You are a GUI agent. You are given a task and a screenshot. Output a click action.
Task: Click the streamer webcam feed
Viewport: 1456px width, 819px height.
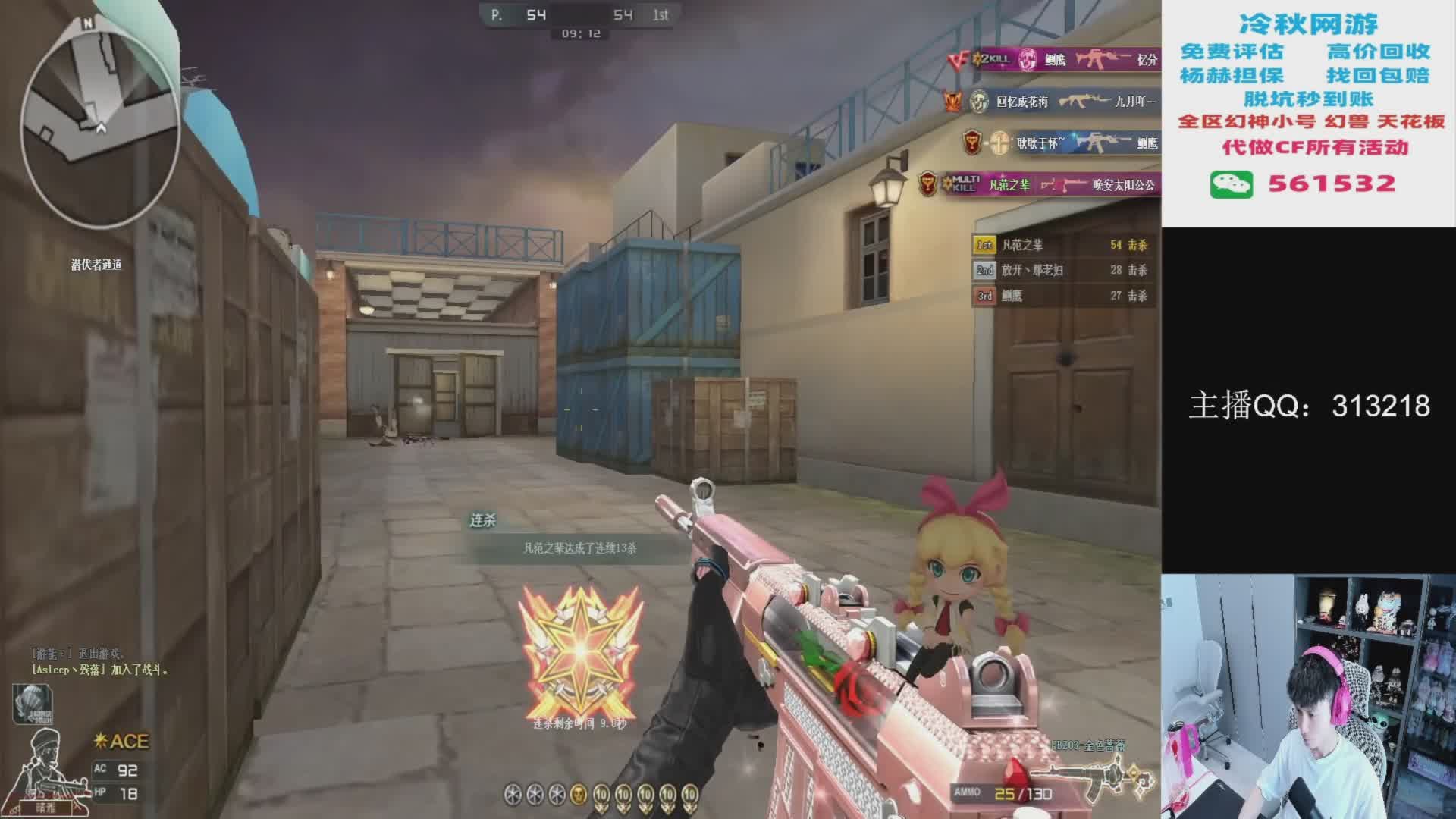coord(1308,696)
